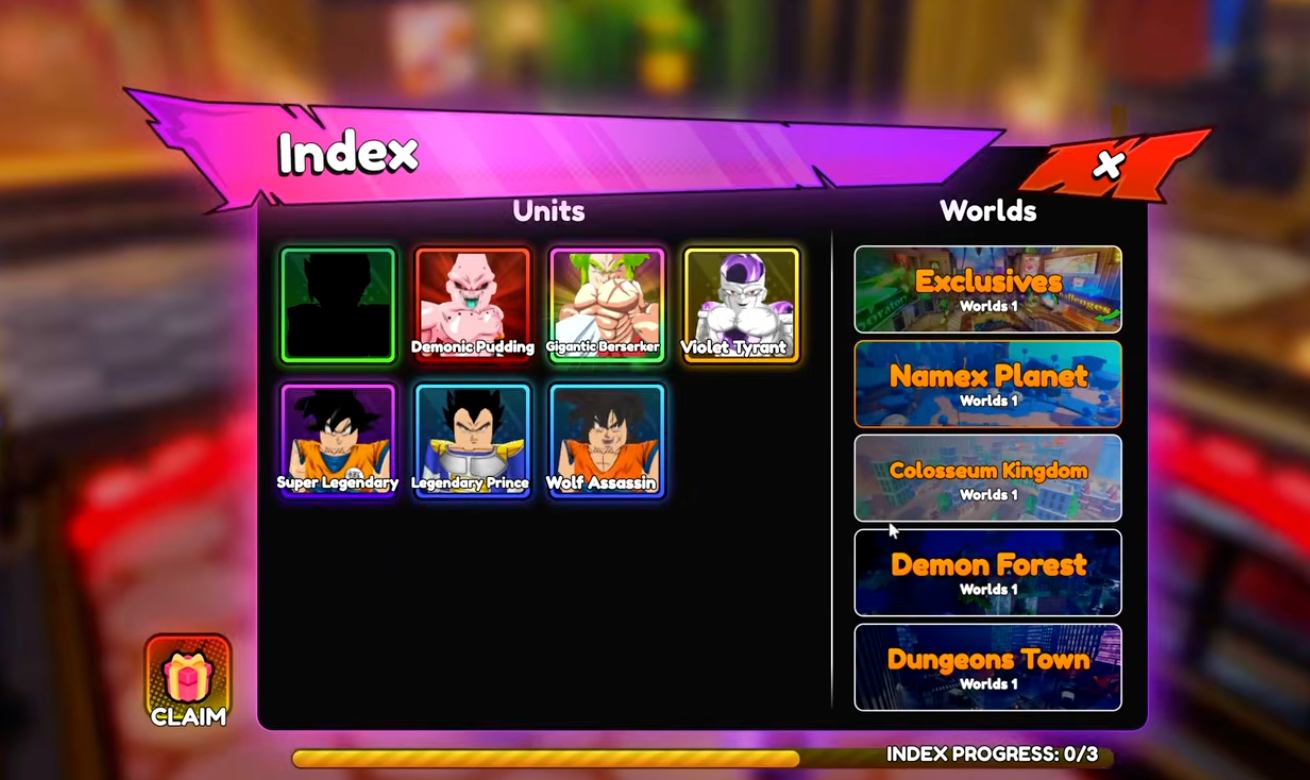Screen dimensions: 1310x780
Task: Choose the Dungeons Town world
Action: pos(987,666)
